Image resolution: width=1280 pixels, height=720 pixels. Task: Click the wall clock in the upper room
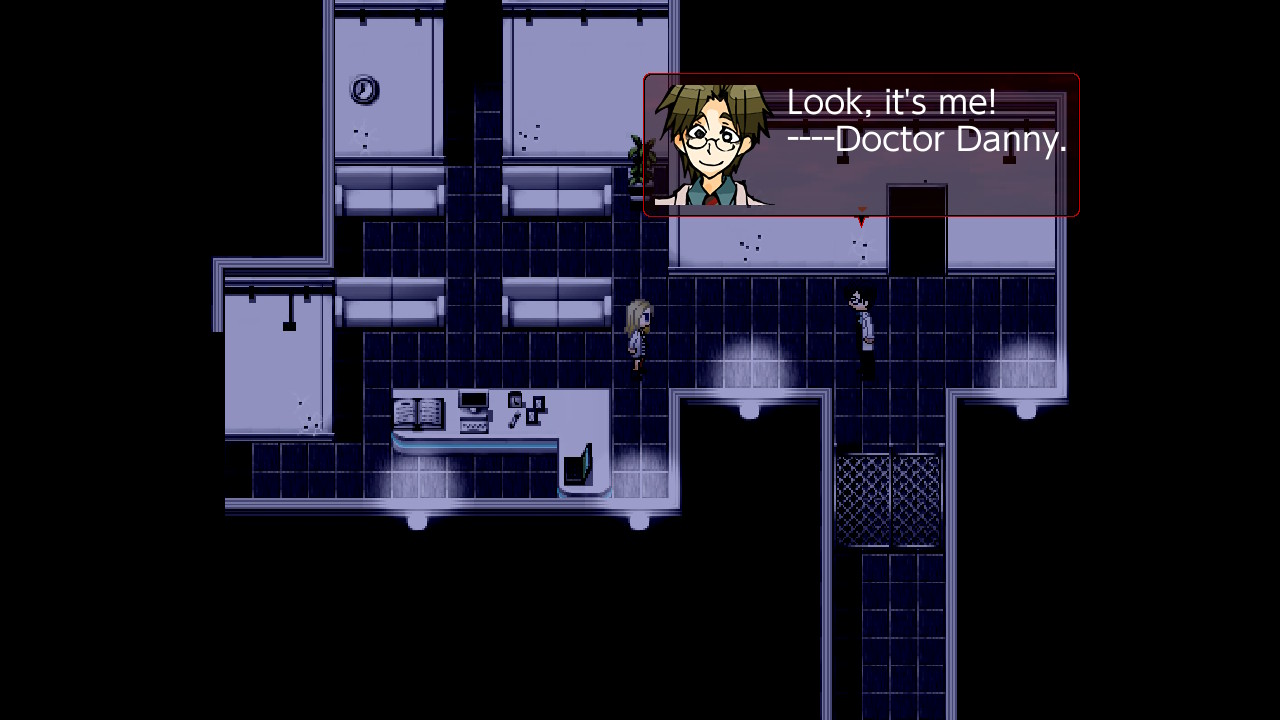pos(365,88)
